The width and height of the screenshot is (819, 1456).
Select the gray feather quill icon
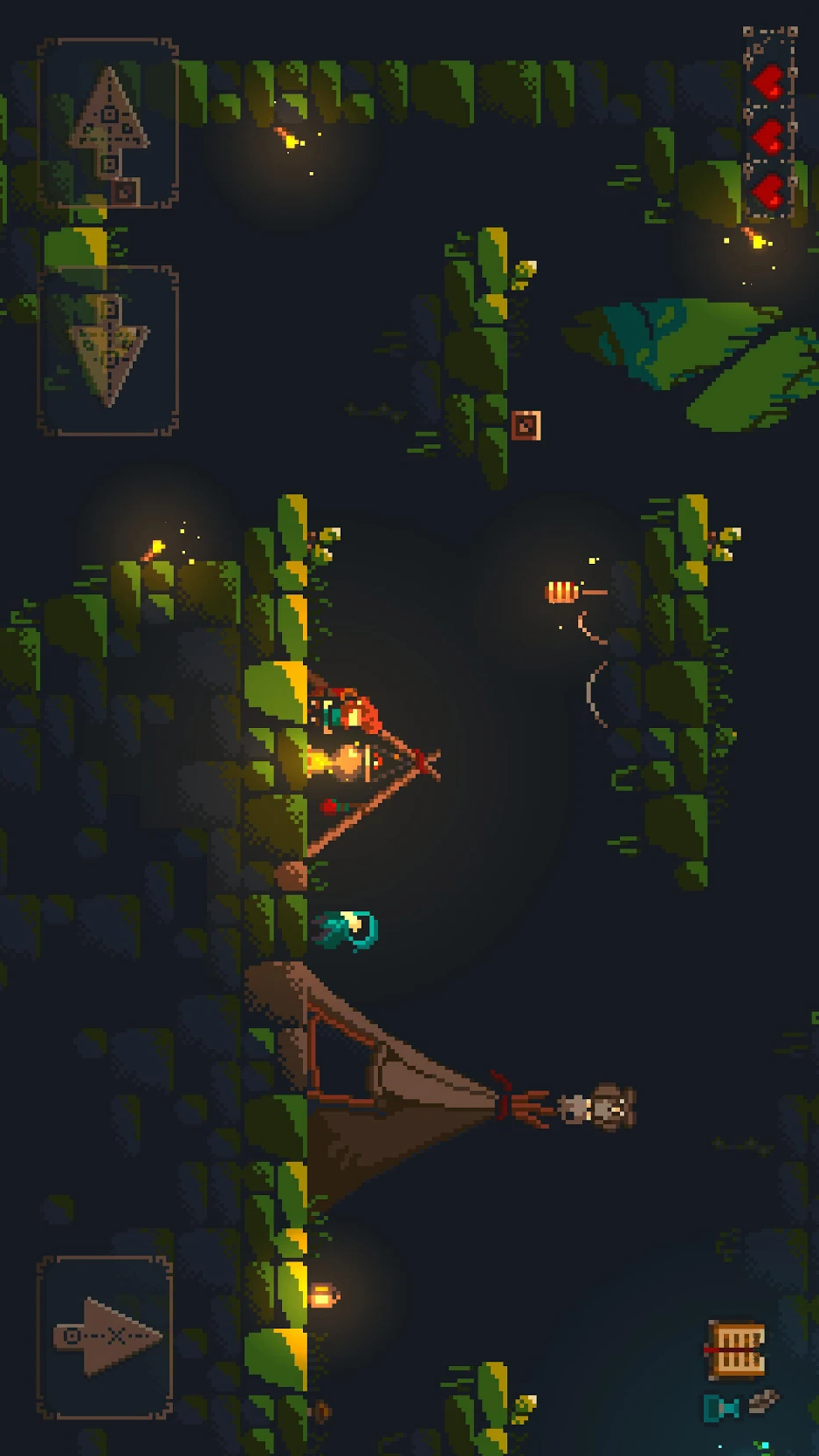coord(763,1401)
